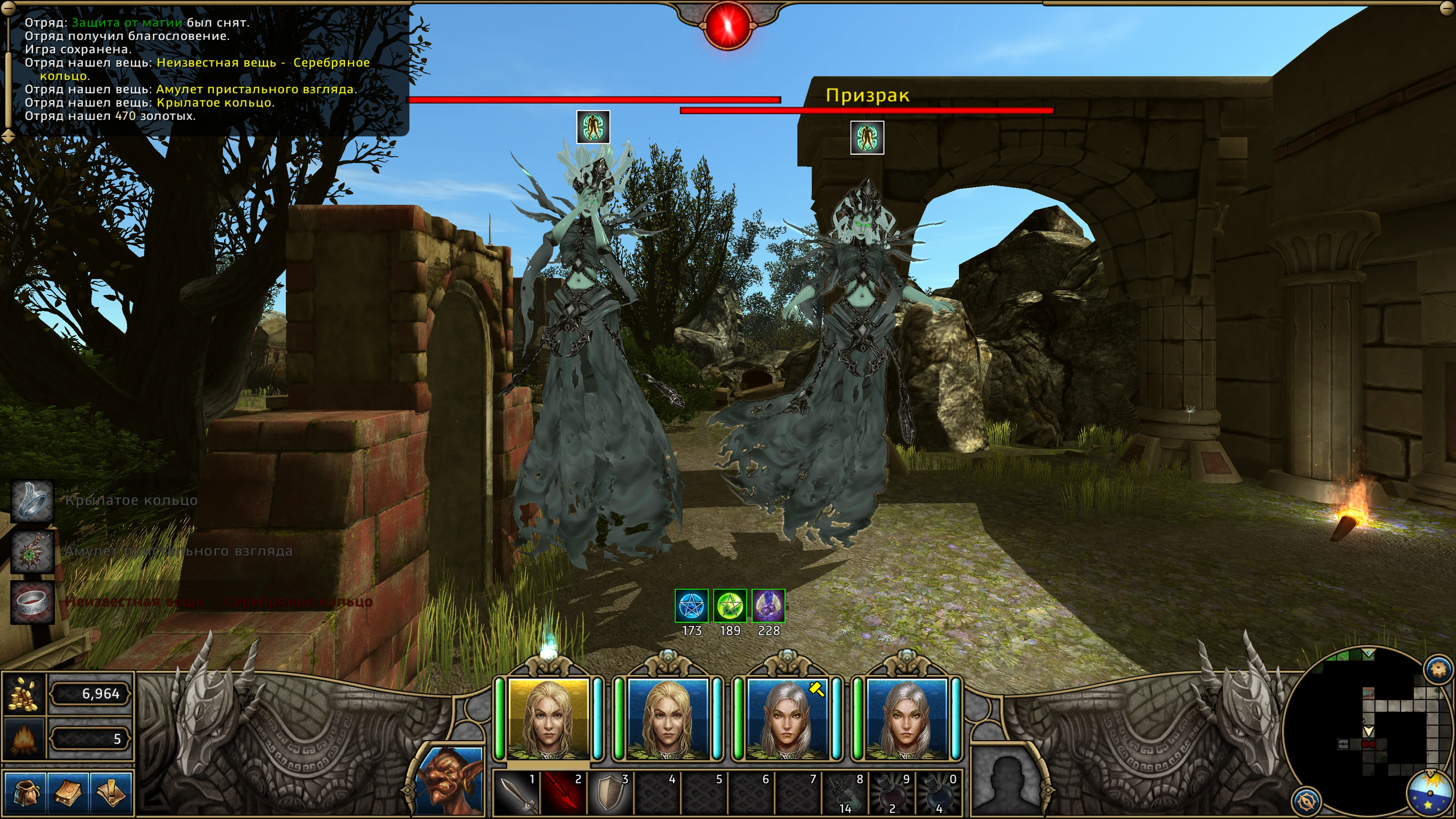Screen dimensions: 1456x819
Task: Use the red arrow ranged attack
Action: click(x=563, y=793)
